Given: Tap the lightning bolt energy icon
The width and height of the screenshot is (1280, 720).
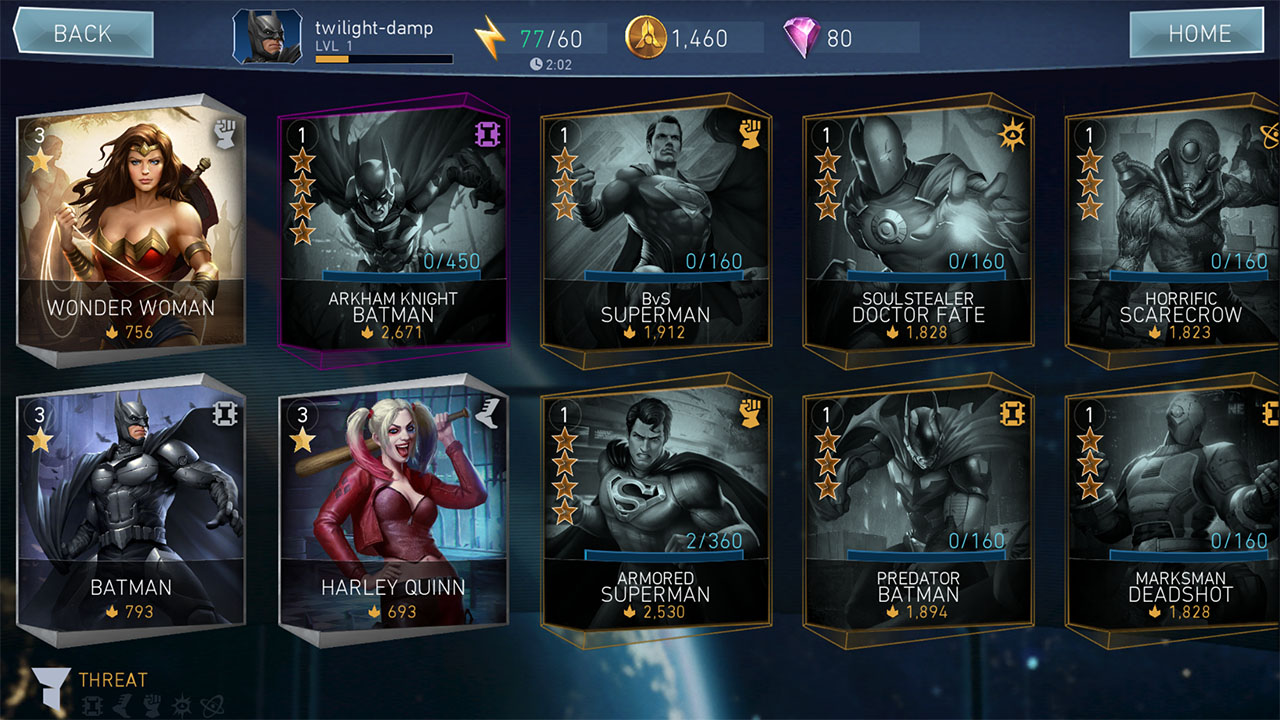Looking at the screenshot, I should coord(490,38).
